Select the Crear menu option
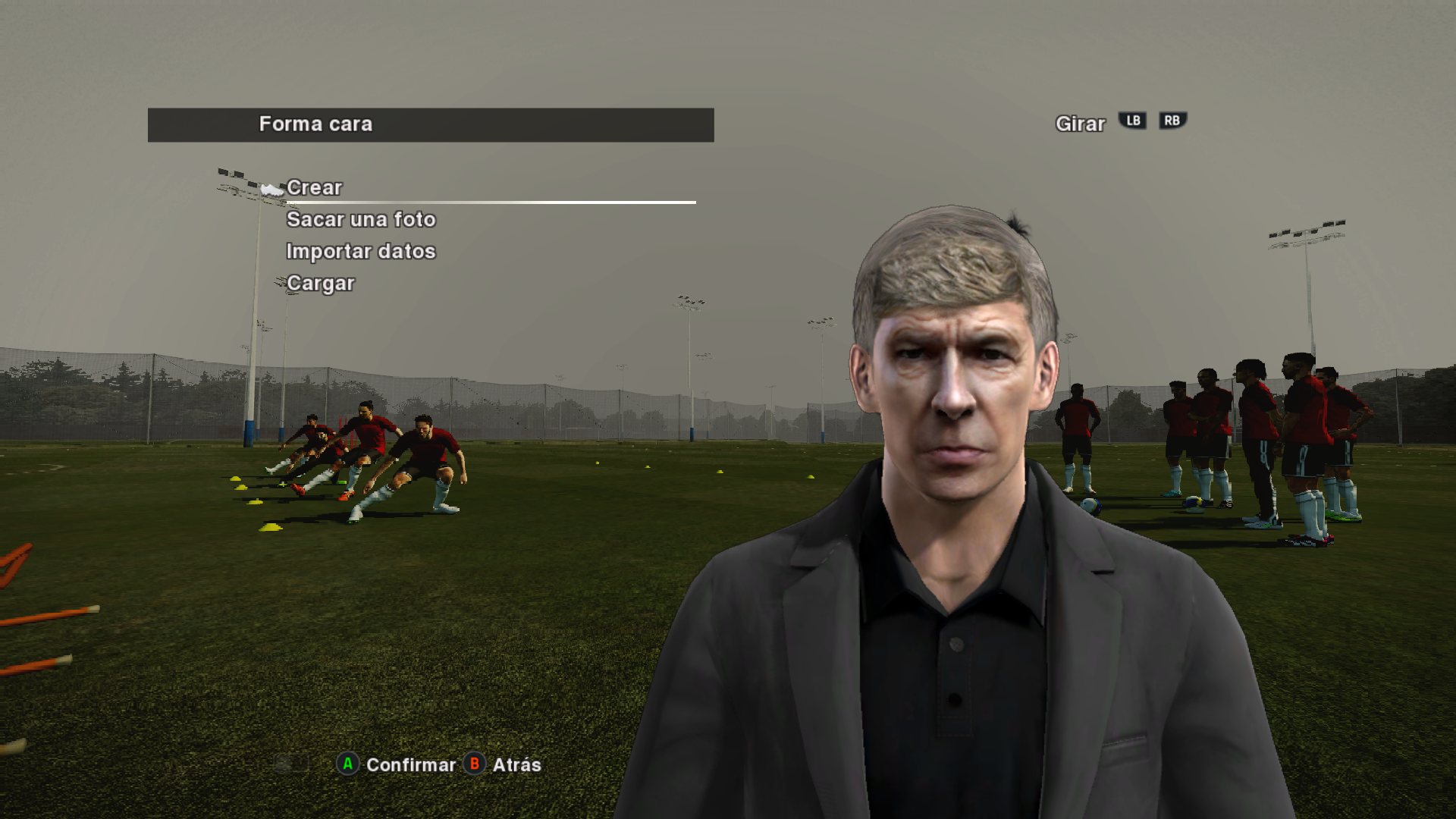This screenshot has width=1456, height=819. 315,187
